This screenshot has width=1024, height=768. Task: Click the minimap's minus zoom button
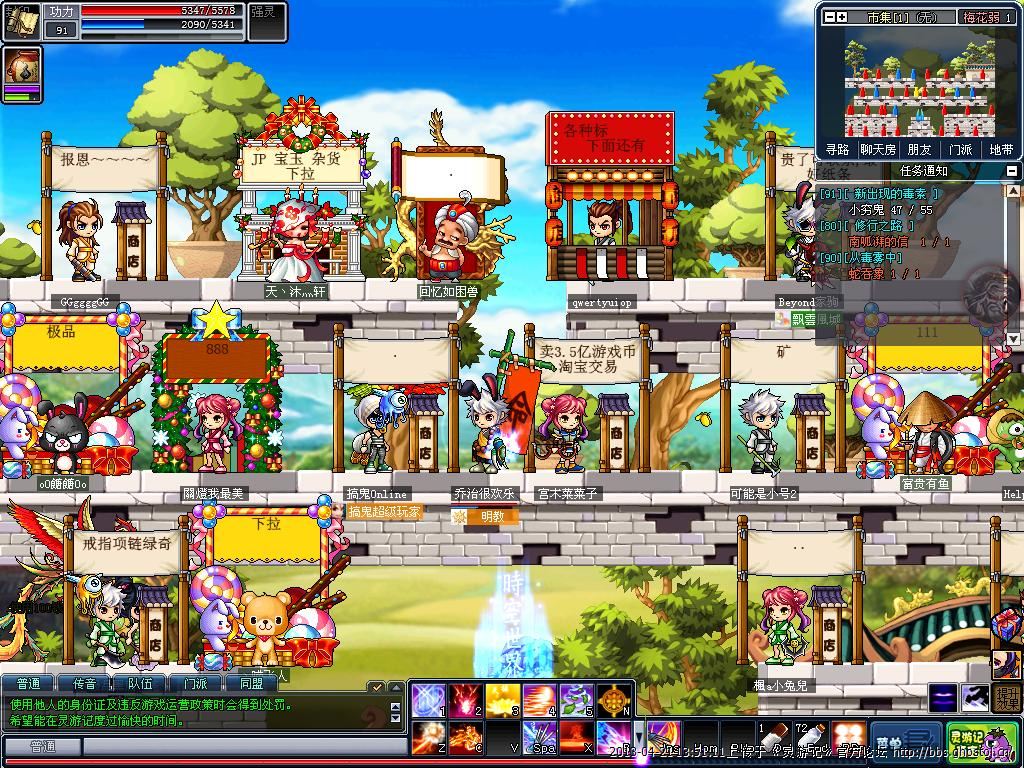click(x=828, y=17)
